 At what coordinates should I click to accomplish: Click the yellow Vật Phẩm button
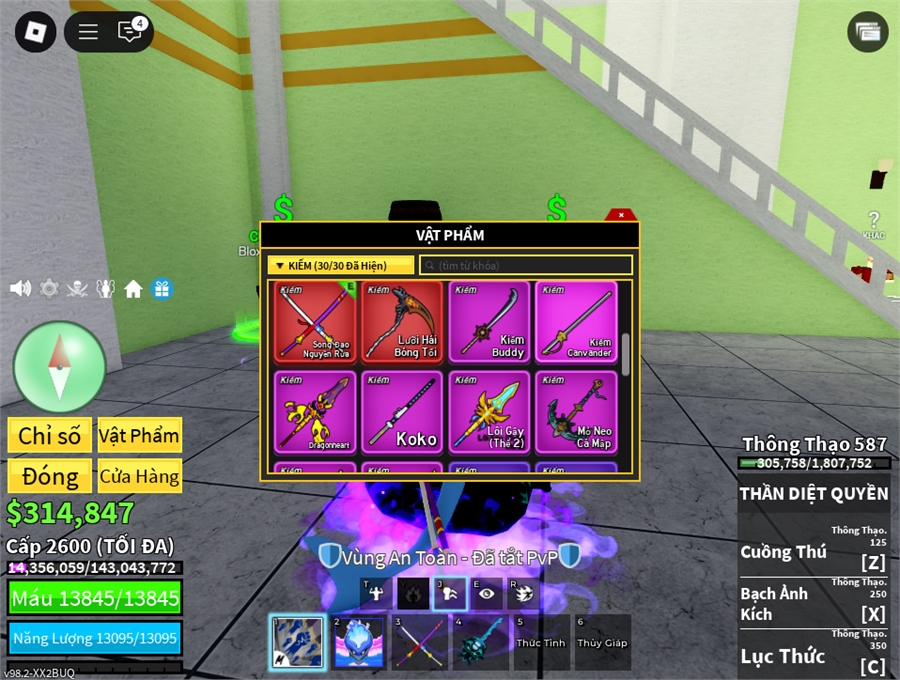(x=139, y=435)
